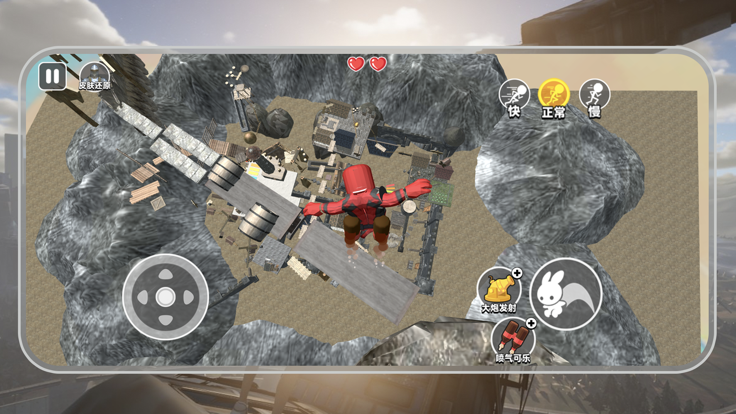The image size is (736, 414).
Task: Click the virtual movement joystick
Action: point(165,297)
